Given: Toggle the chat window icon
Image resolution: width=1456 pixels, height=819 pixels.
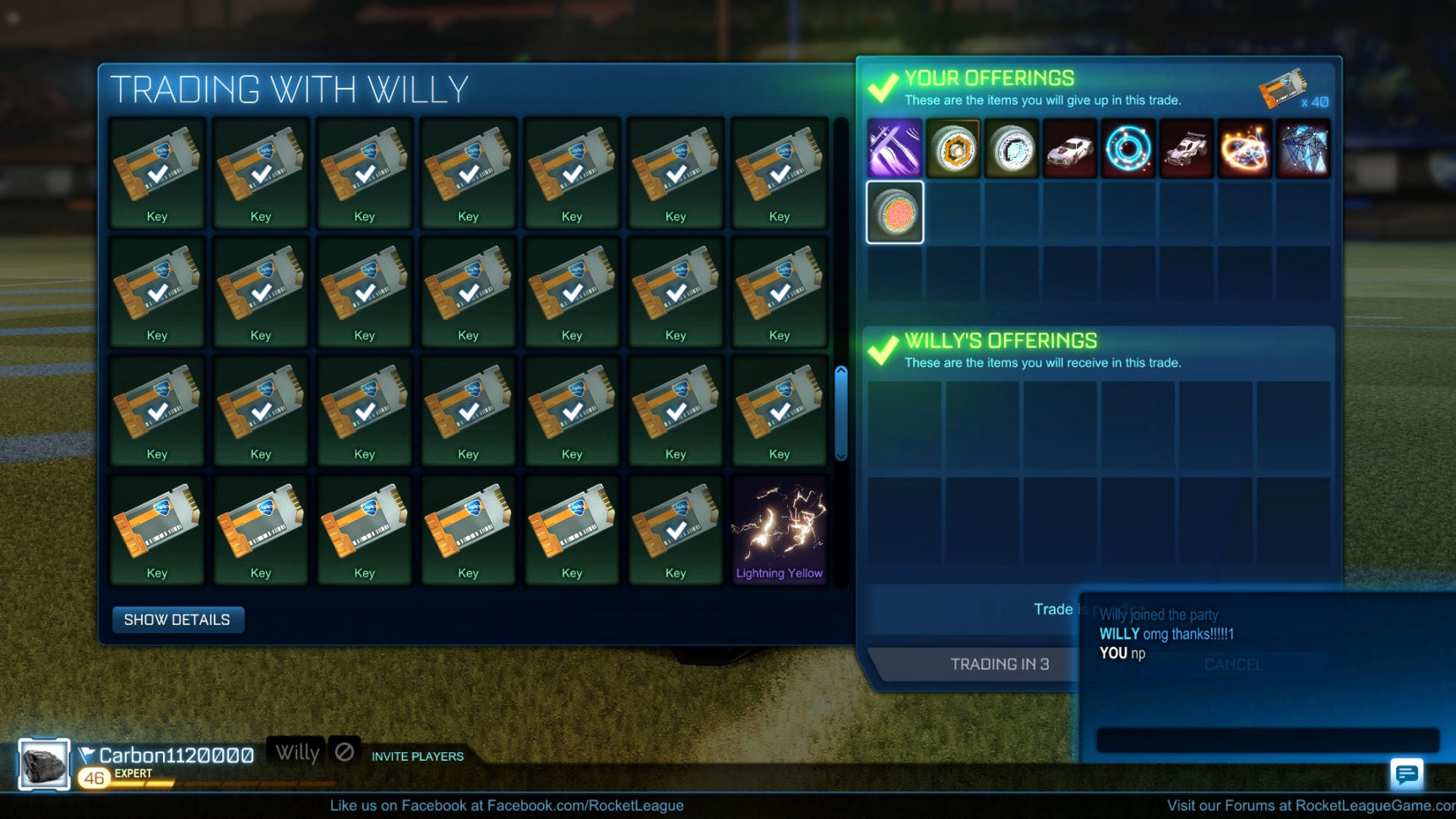Looking at the screenshot, I should click(x=1406, y=773).
